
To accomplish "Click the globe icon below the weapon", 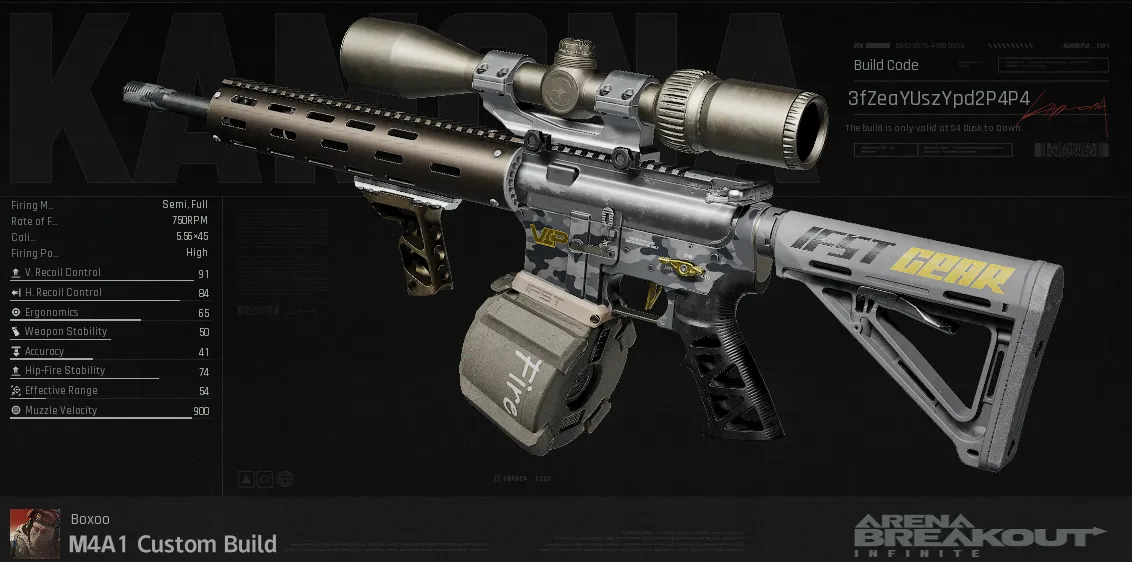I will click(x=284, y=479).
